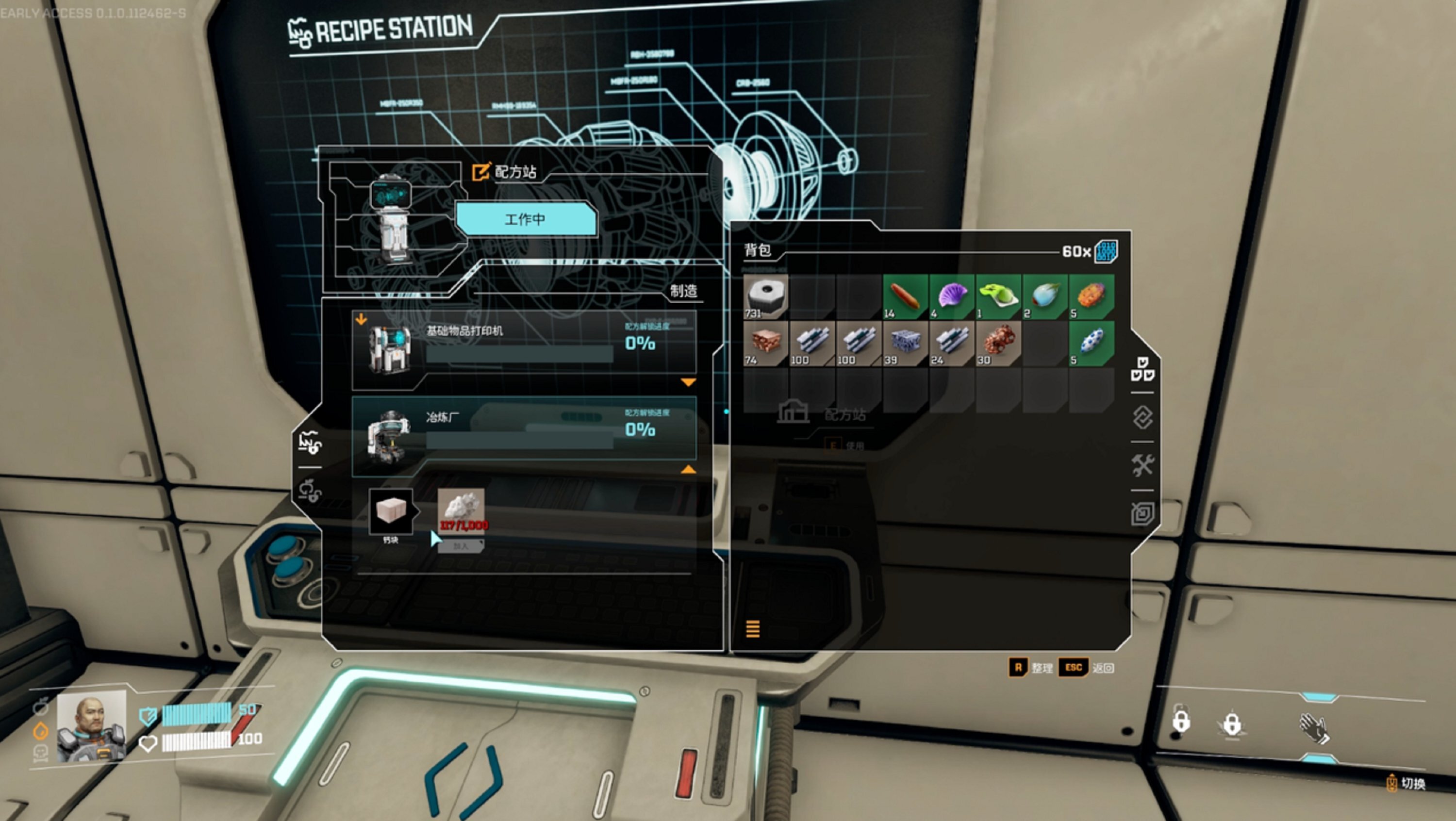Switch to the three-pouch backpack tab
This screenshot has width=1456, height=821.
1142,370
